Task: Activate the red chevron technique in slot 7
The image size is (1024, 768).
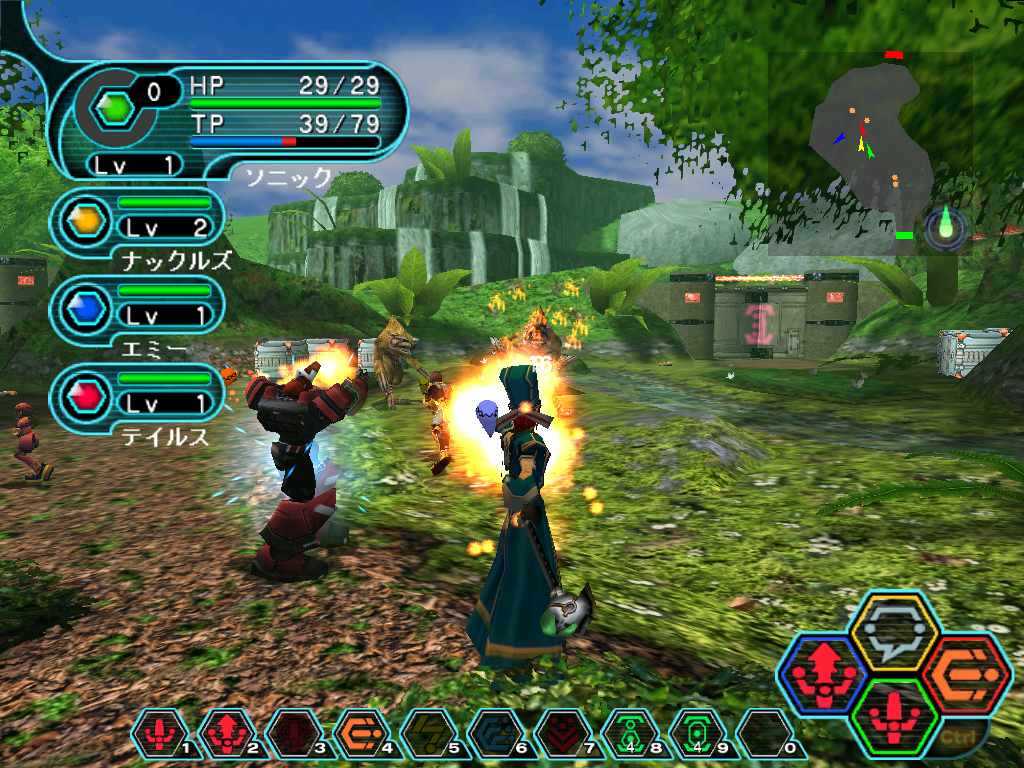Action: pos(556,737)
